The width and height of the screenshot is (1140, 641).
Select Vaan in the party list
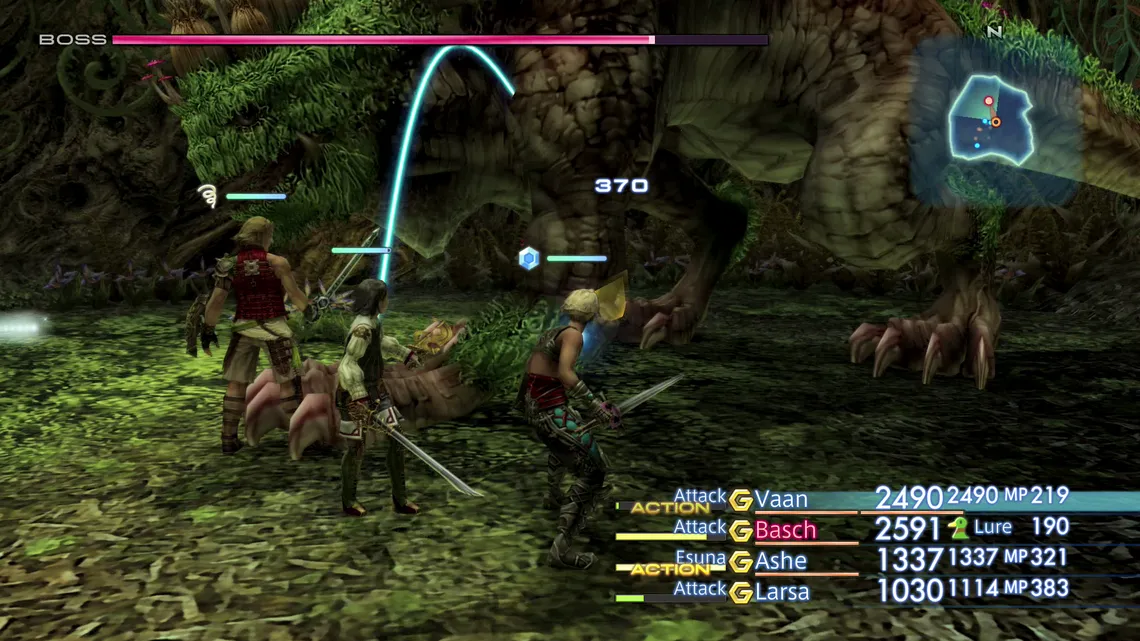781,499
